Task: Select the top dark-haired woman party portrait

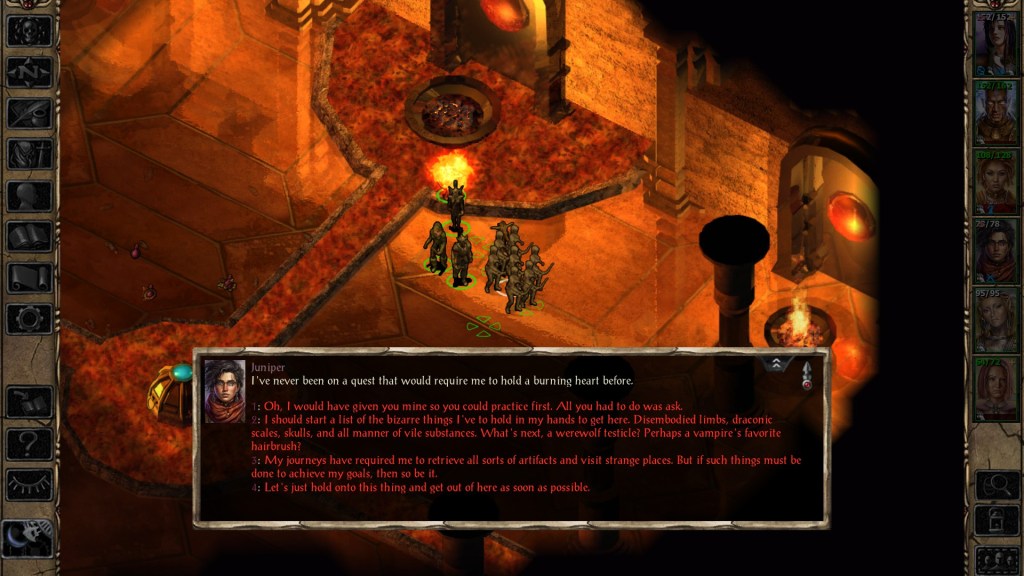Action: point(995,46)
